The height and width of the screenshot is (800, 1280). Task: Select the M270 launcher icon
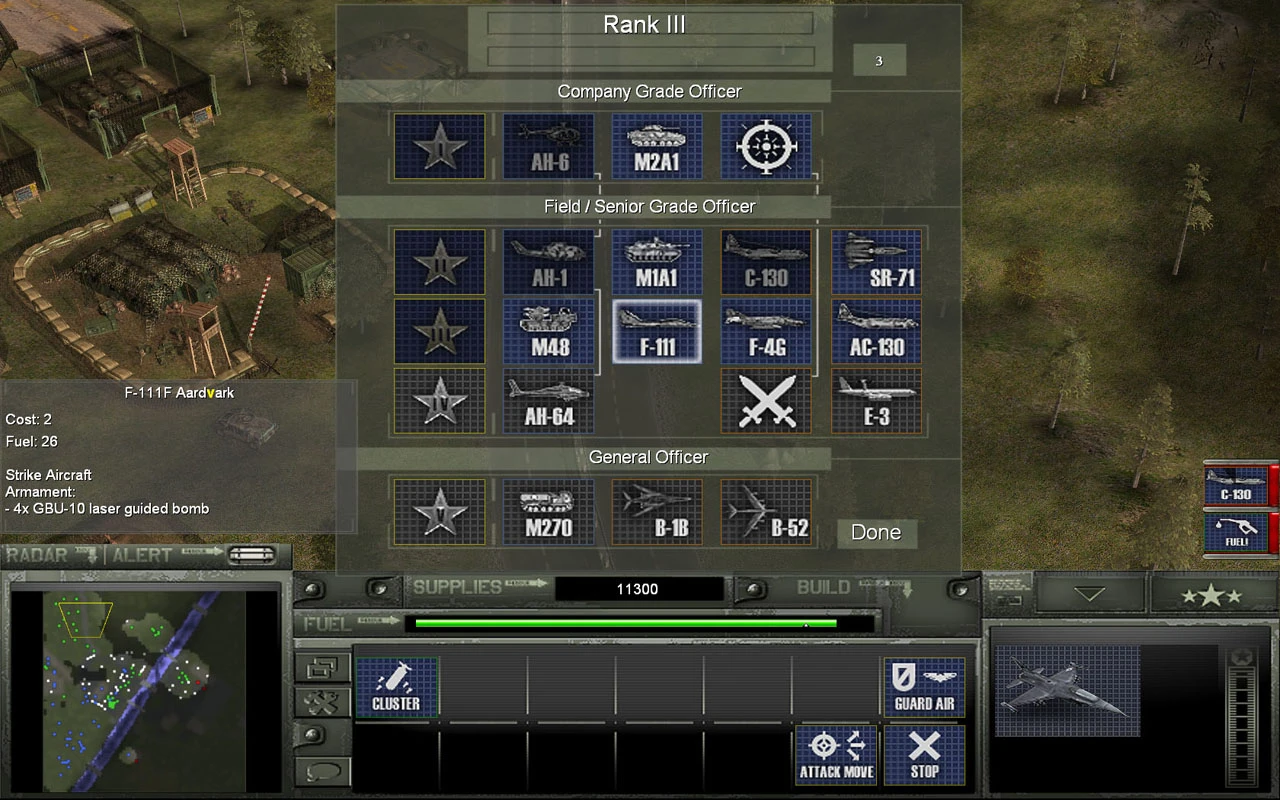(547, 511)
